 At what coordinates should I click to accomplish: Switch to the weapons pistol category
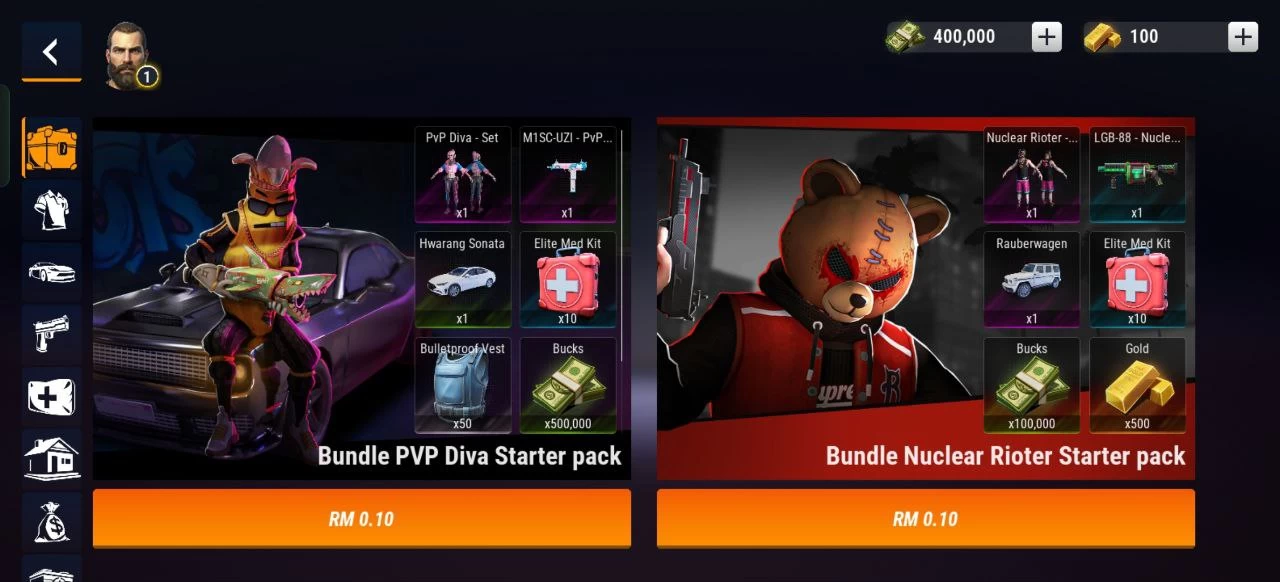pos(51,333)
